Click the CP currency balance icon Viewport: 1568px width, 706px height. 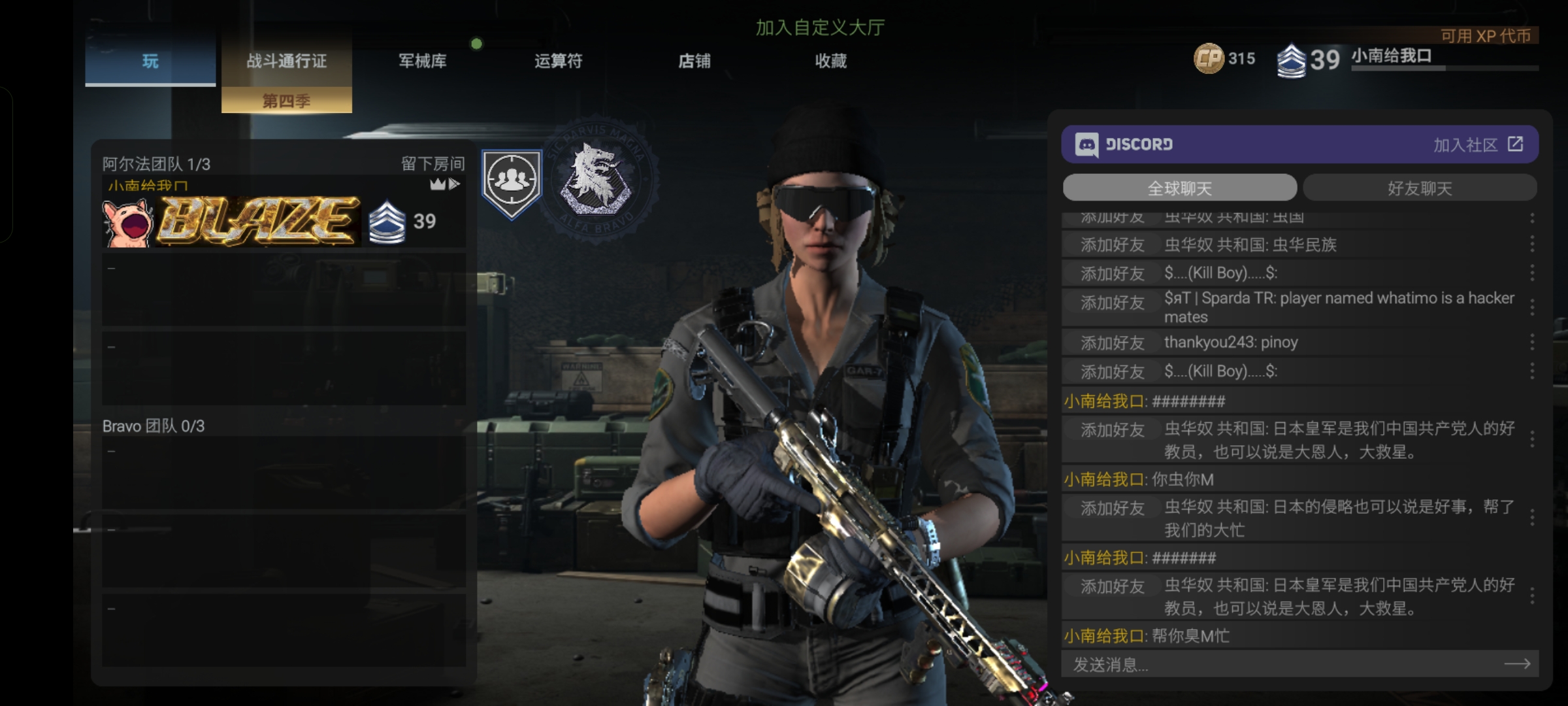[x=1208, y=59]
